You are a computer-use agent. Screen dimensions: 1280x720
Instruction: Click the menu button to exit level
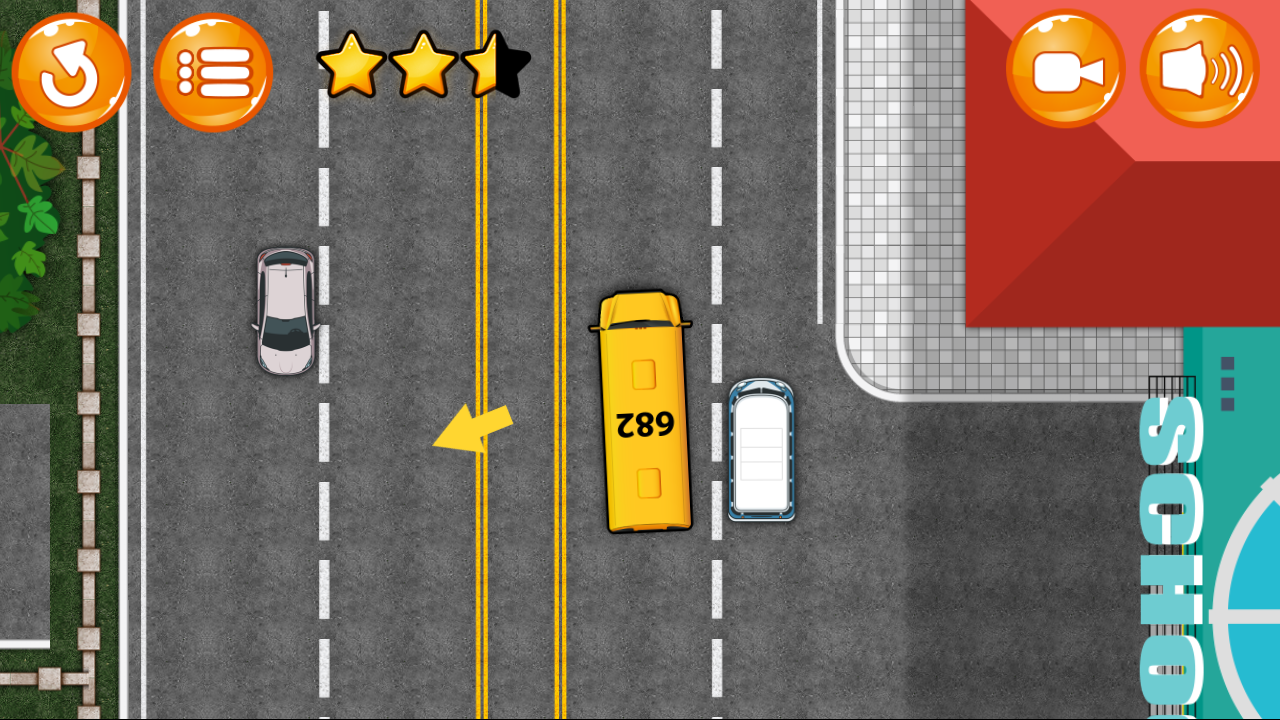pyautogui.click(x=212, y=72)
